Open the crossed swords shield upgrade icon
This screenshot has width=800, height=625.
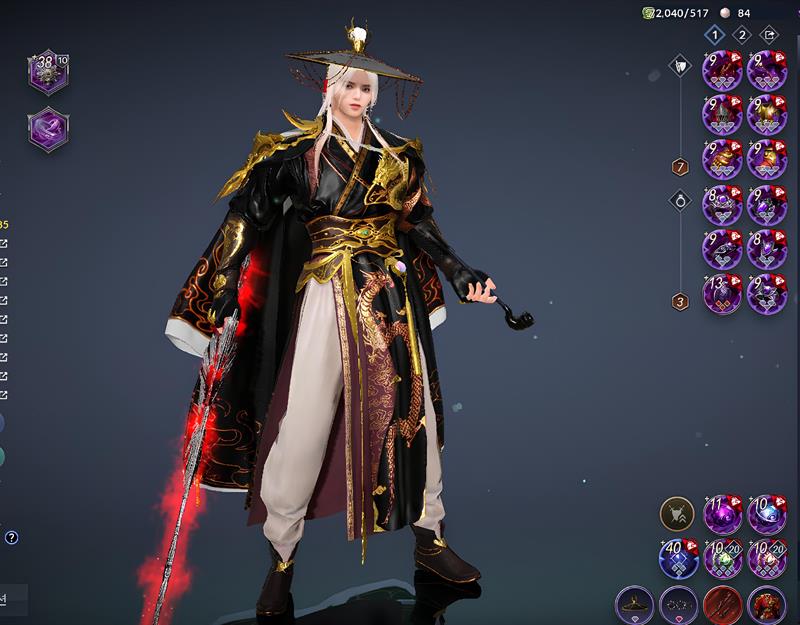677,515
